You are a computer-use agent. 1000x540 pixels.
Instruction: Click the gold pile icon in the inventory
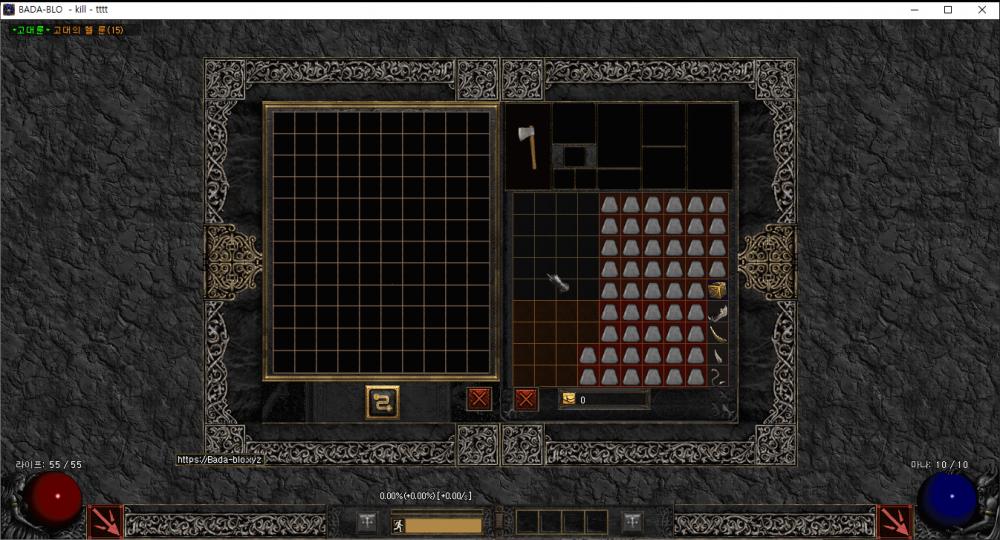tap(569, 399)
